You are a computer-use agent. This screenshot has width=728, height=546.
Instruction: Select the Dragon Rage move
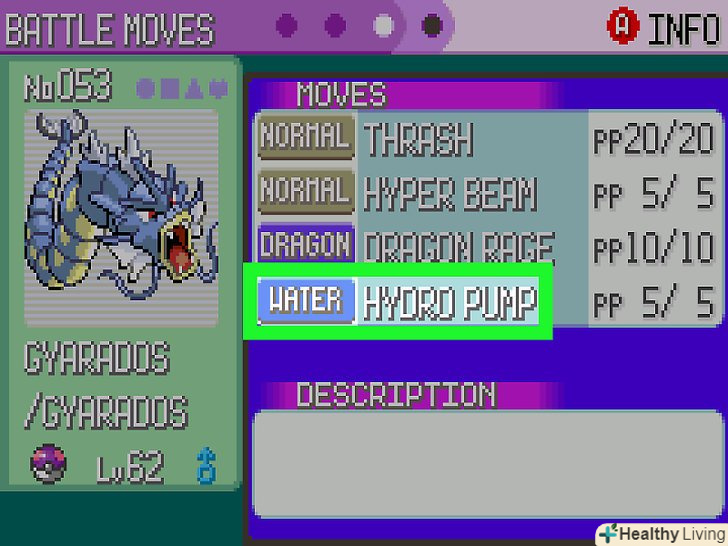[458, 245]
